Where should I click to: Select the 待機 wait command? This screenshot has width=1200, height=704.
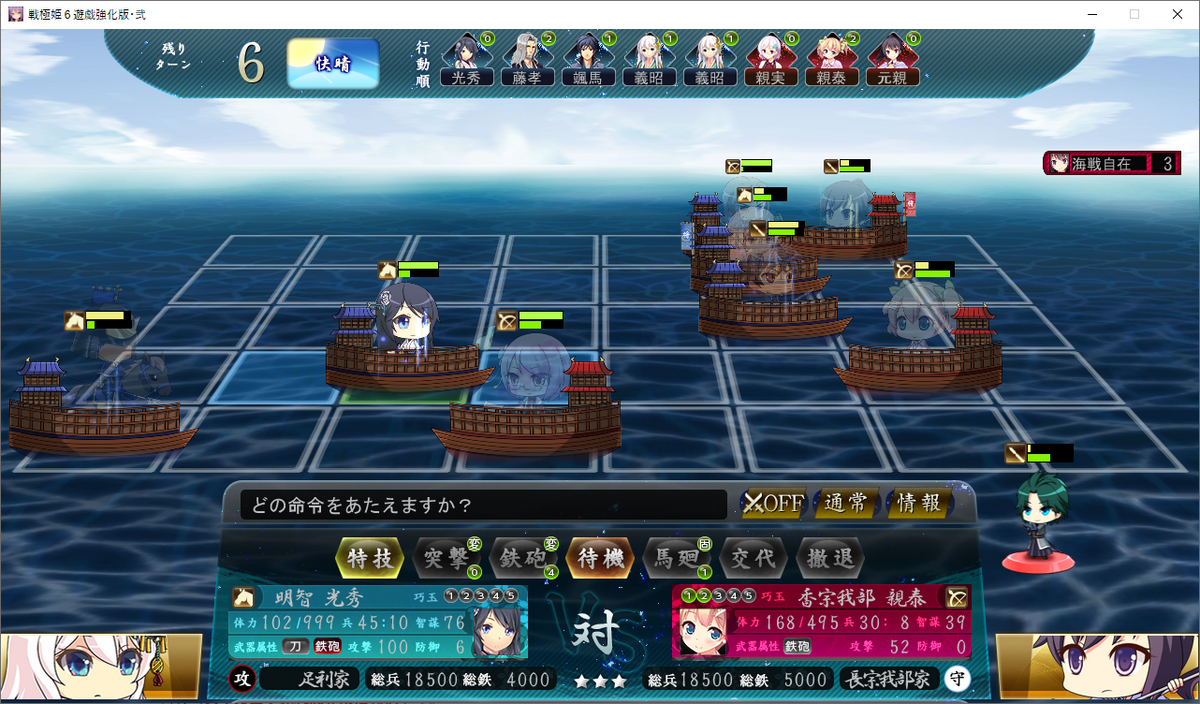click(600, 558)
